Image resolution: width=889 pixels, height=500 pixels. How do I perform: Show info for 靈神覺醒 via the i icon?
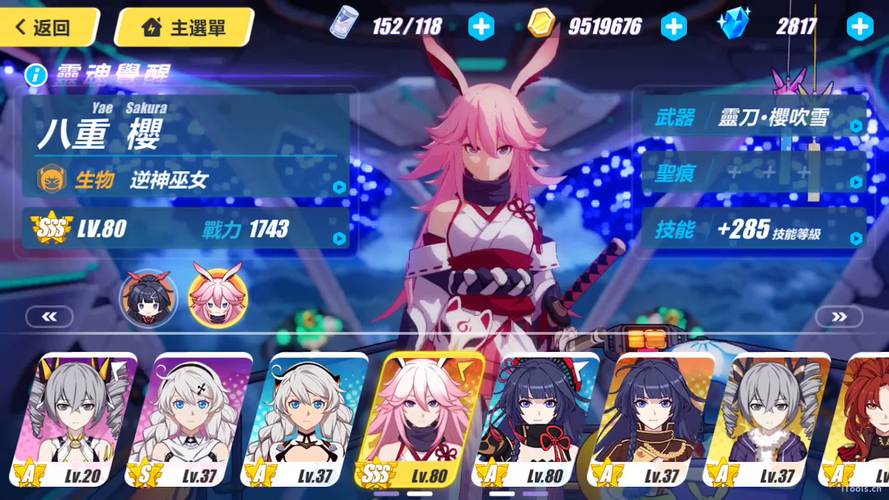pyautogui.click(x=36, y=74)
